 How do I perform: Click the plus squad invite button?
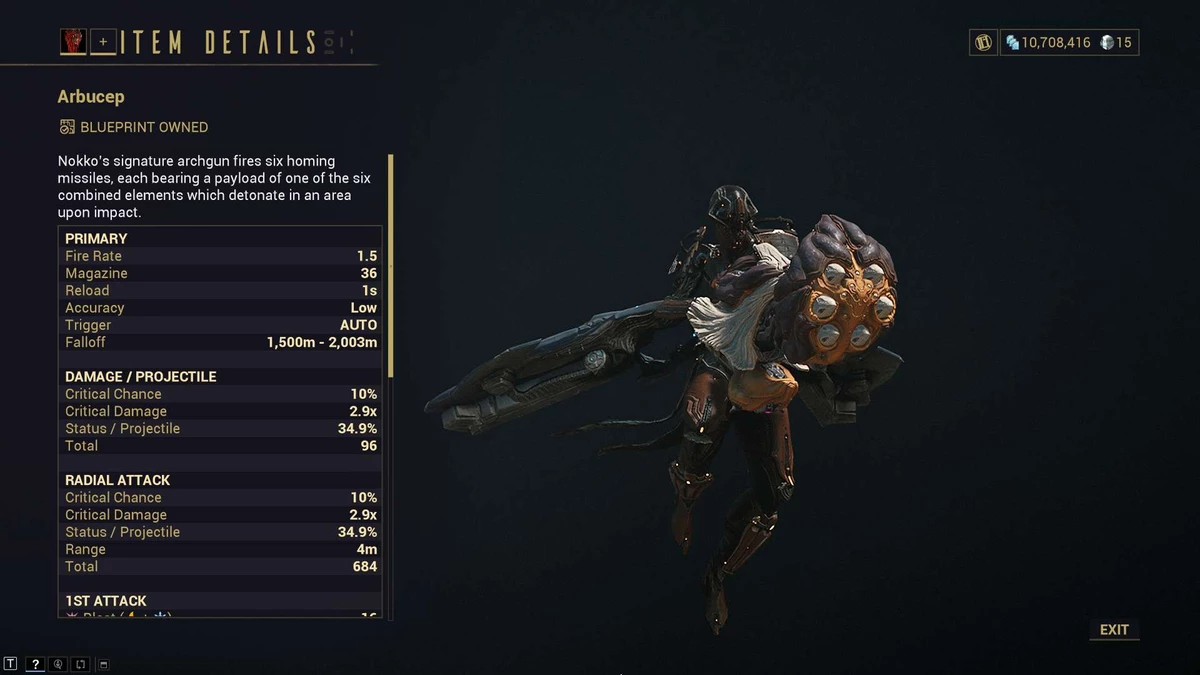coord(103,42)
